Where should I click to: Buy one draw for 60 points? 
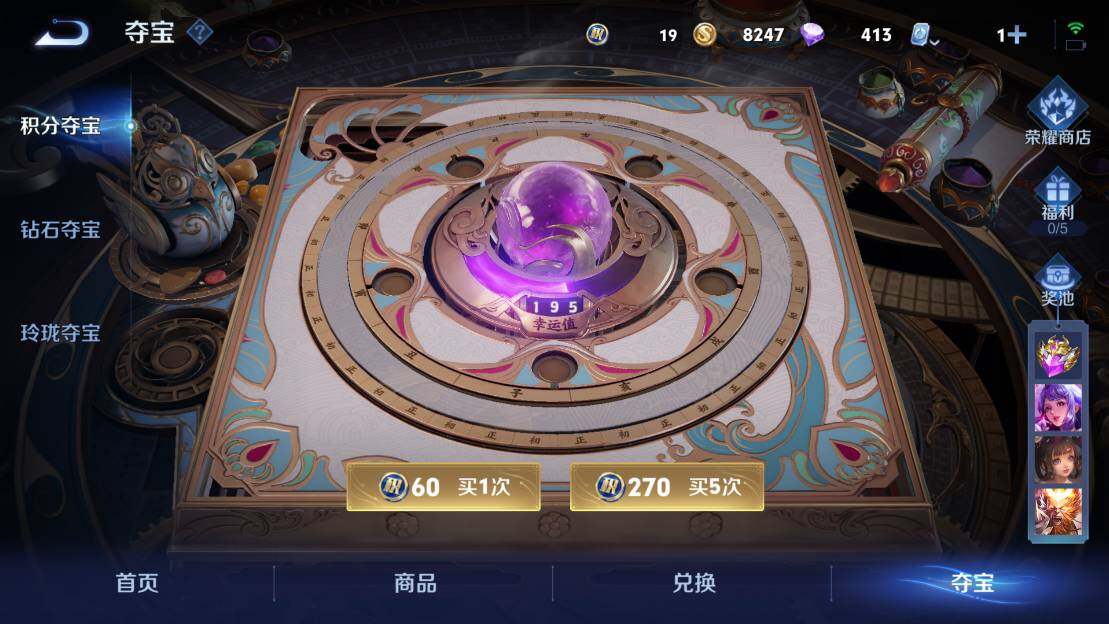(443, 487)
